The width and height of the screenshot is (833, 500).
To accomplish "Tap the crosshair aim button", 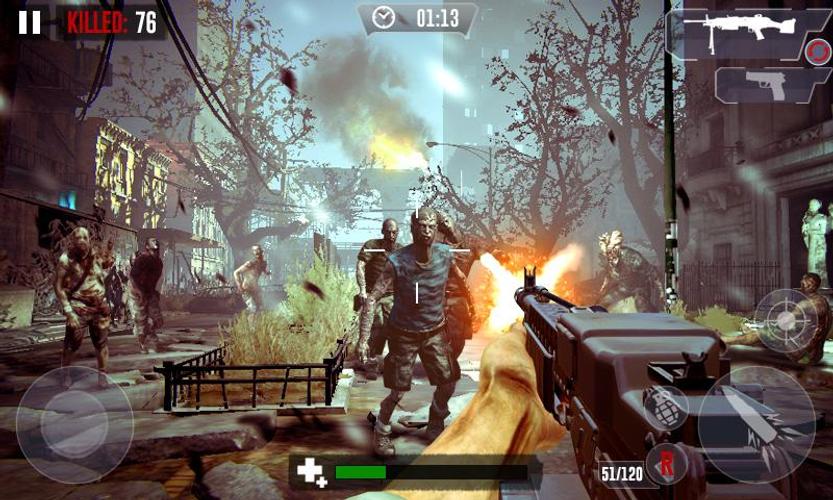I will 787,320.
